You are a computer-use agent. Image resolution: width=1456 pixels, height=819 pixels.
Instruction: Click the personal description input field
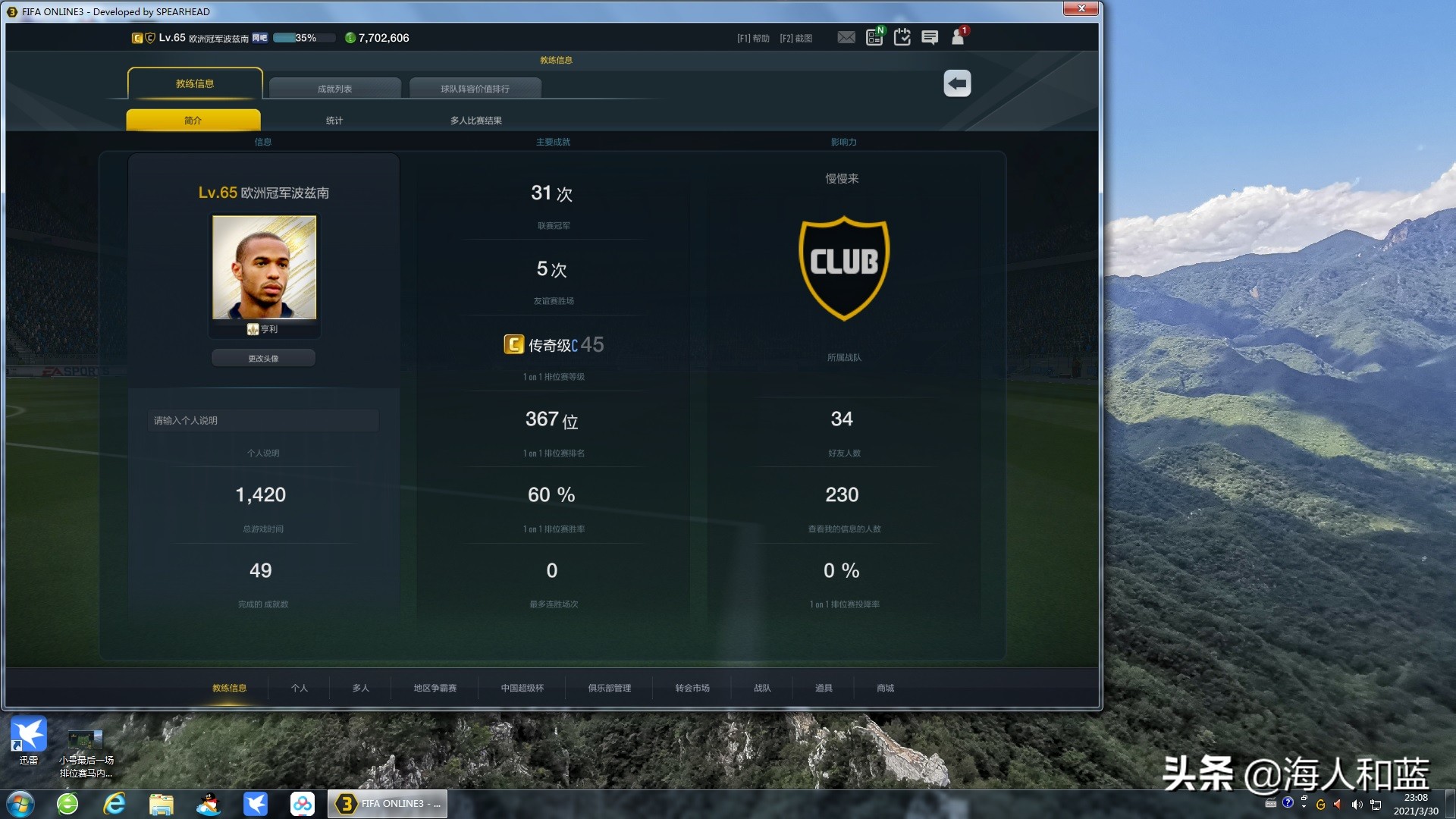pos(262,420)
